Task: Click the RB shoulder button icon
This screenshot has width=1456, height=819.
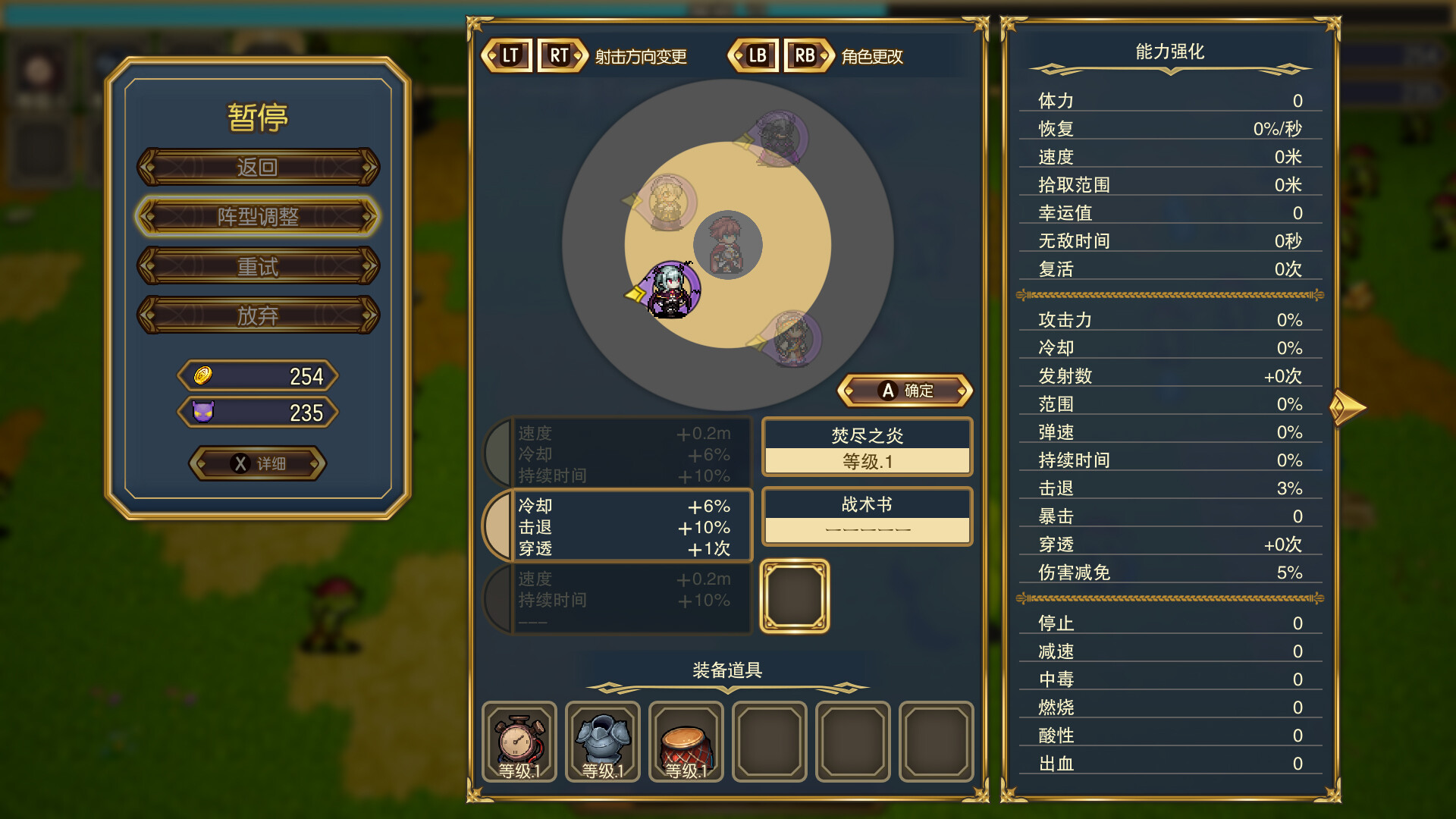Action: [x=805, y=55]
